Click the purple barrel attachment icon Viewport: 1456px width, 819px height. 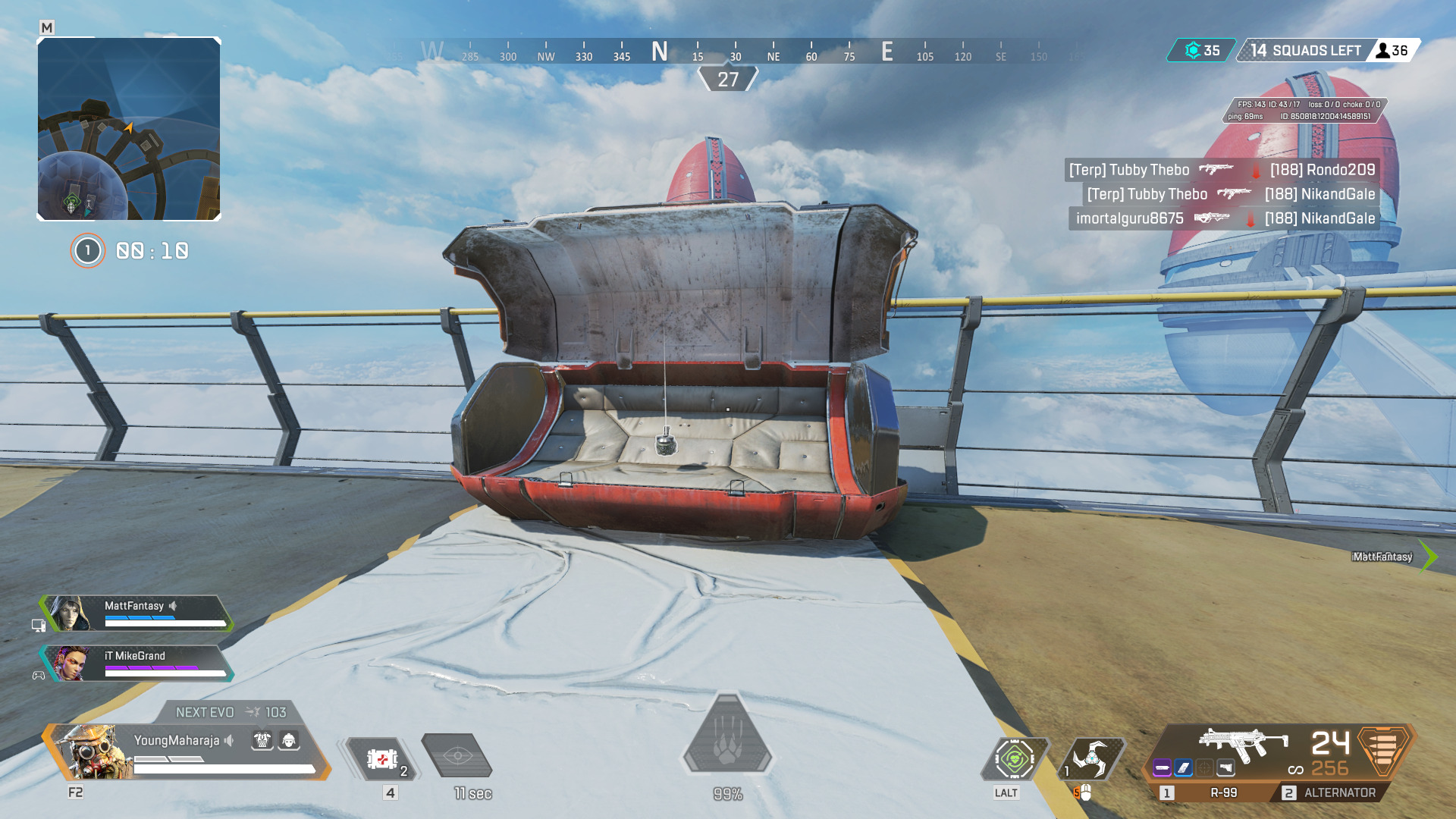coord(1163,768)
